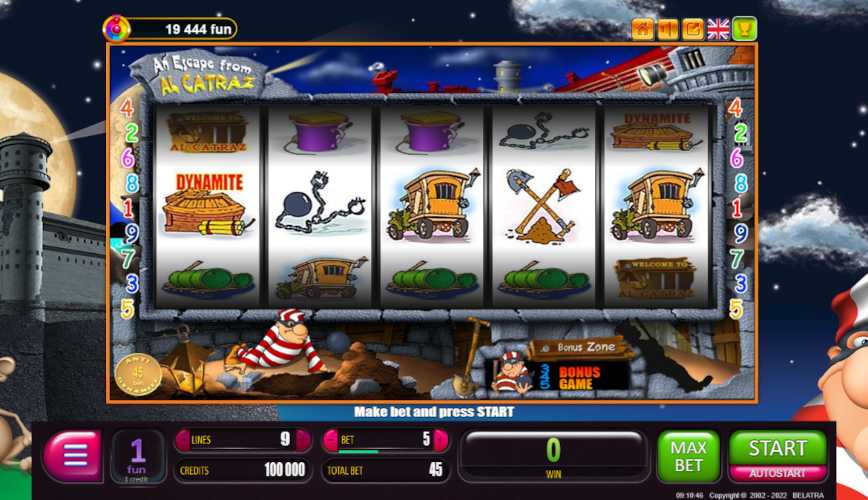Viewport: 868px width, 500px height.
Task: Go to the lobby via the home icon
Action: click(x=642, y=29)
